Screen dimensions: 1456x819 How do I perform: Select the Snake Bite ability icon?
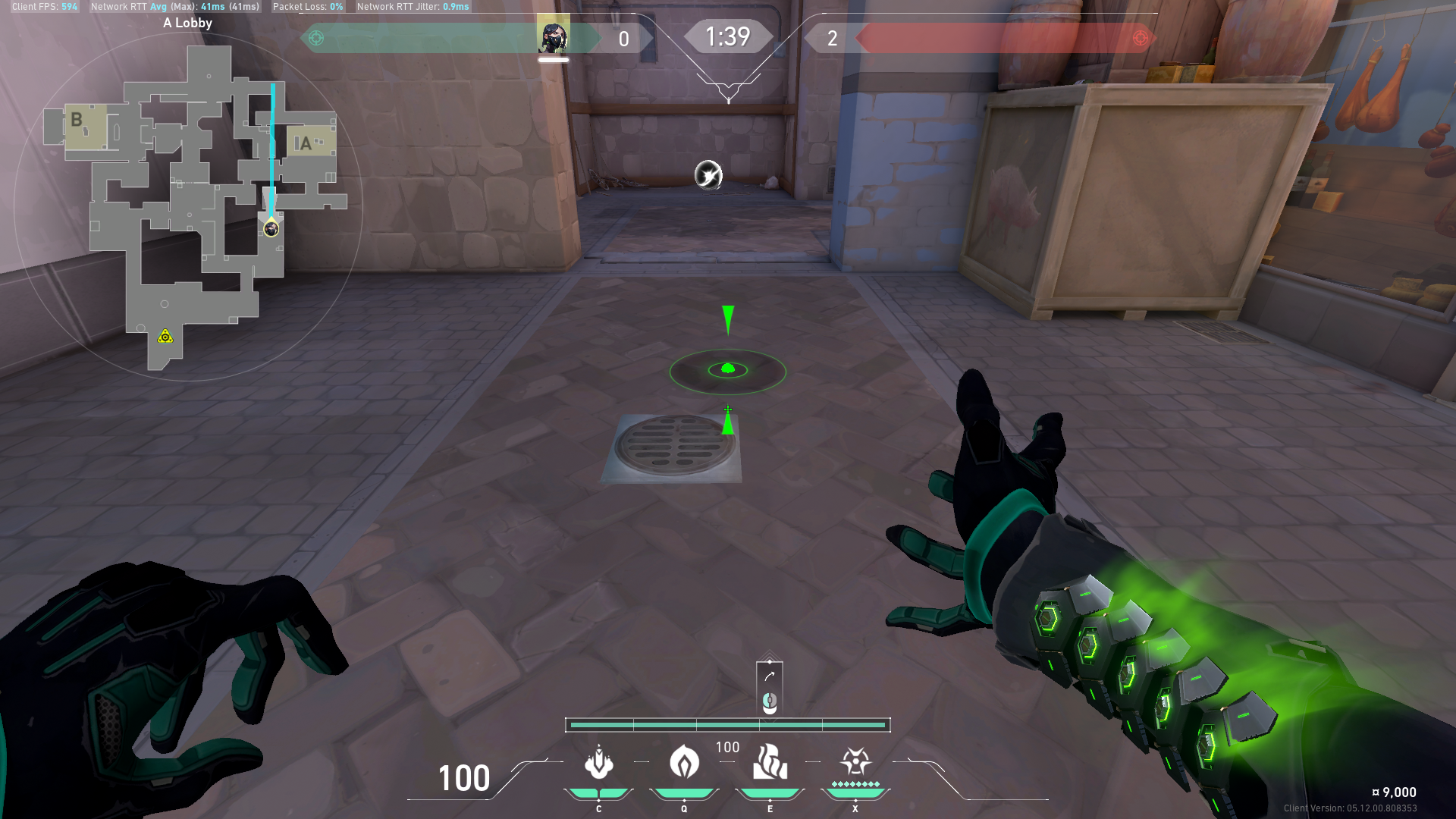598,763
